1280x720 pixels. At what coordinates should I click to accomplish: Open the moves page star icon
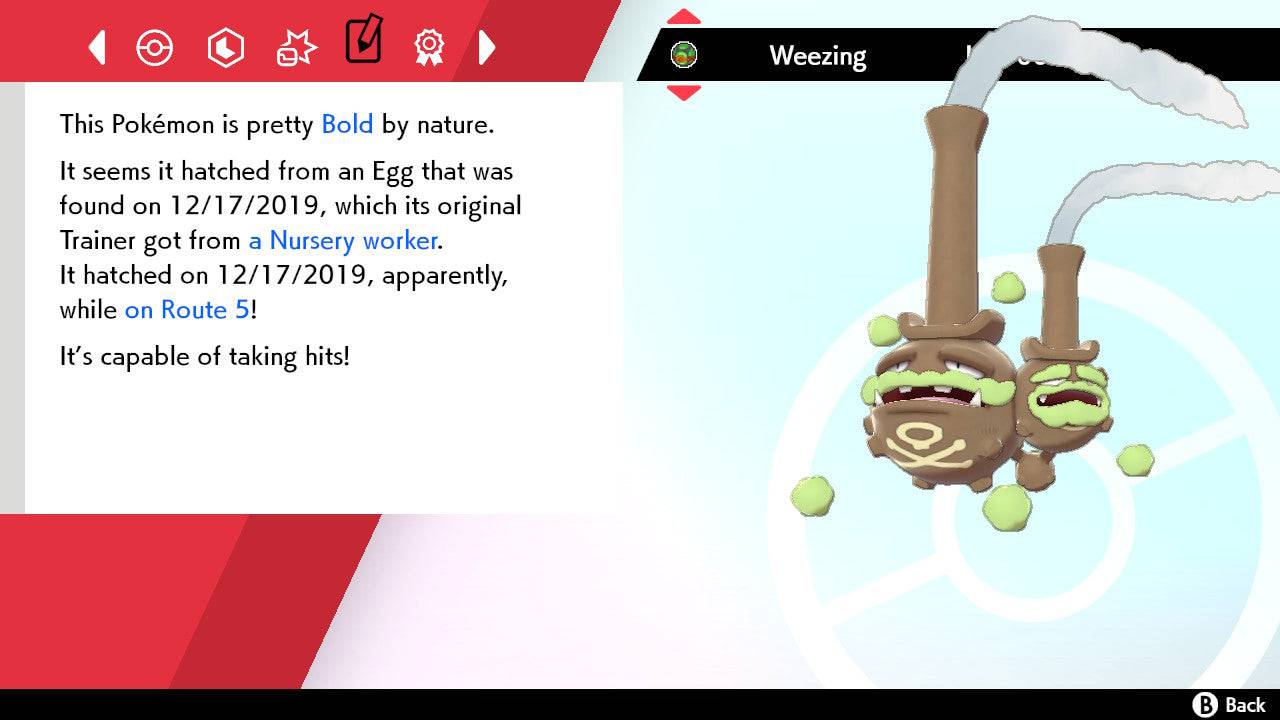pos(295,47)
